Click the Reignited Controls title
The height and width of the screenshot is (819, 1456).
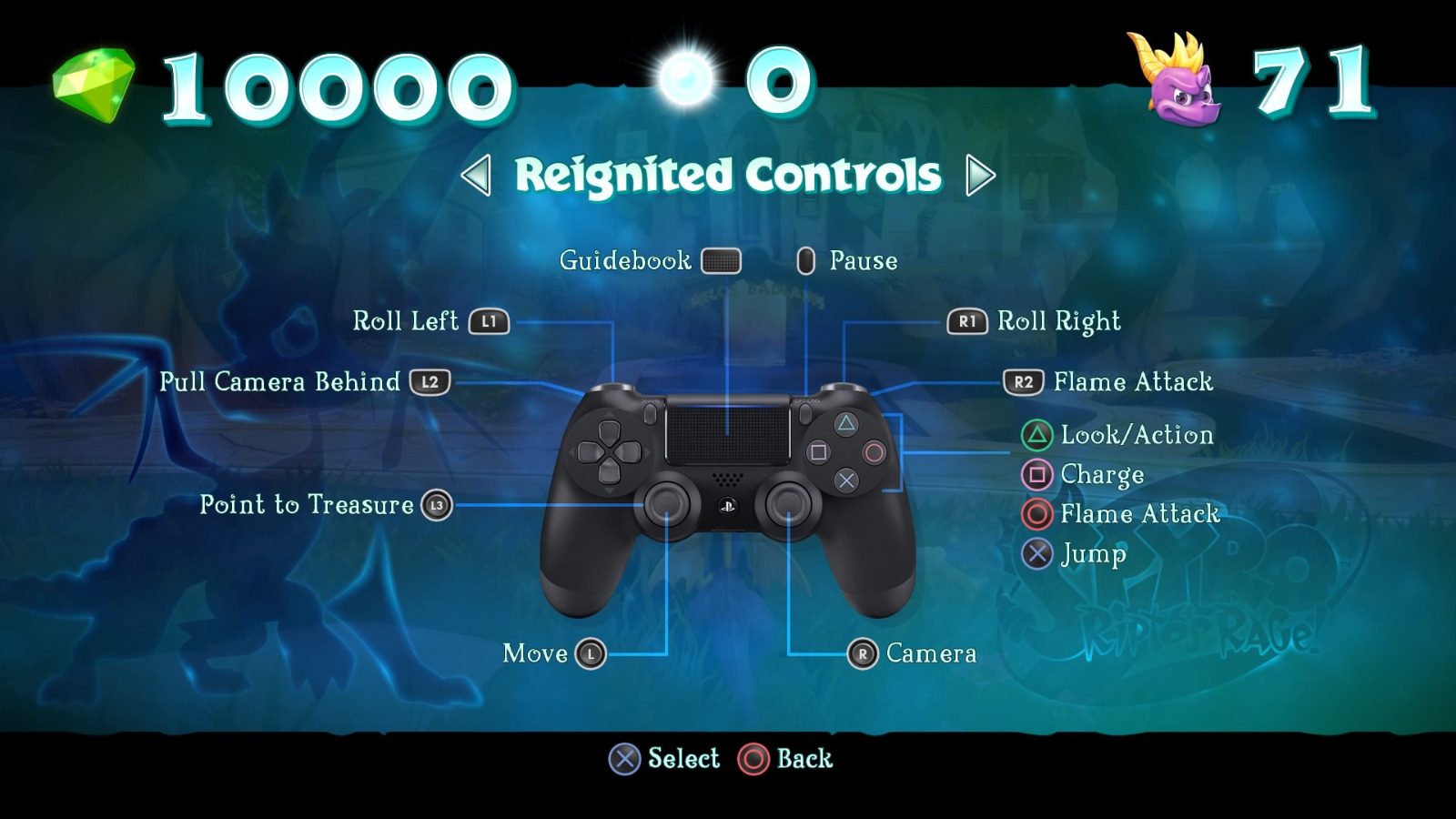click(x=727, y=175)
